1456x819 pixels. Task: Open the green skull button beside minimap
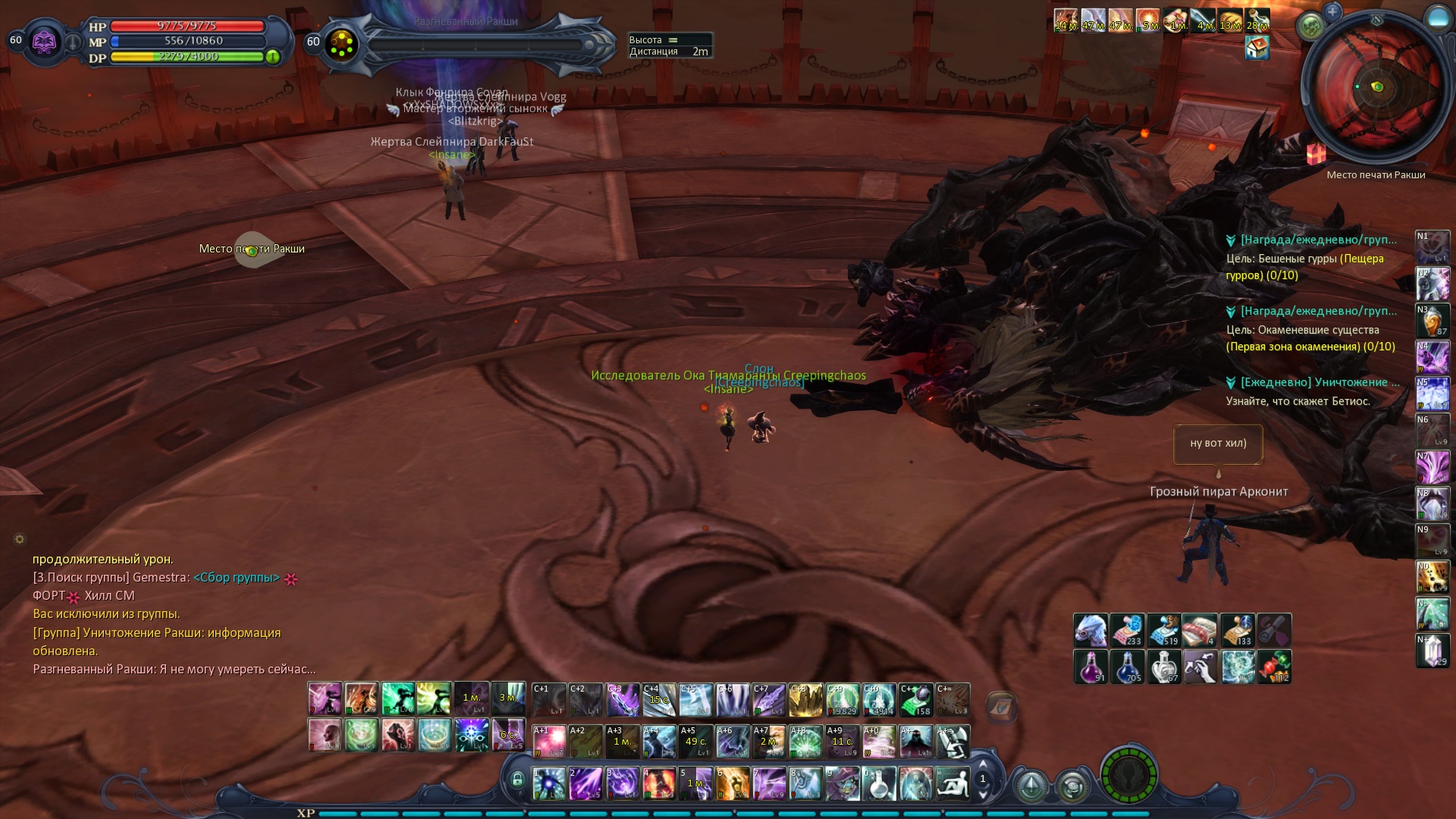click(x=1310, y=27)
